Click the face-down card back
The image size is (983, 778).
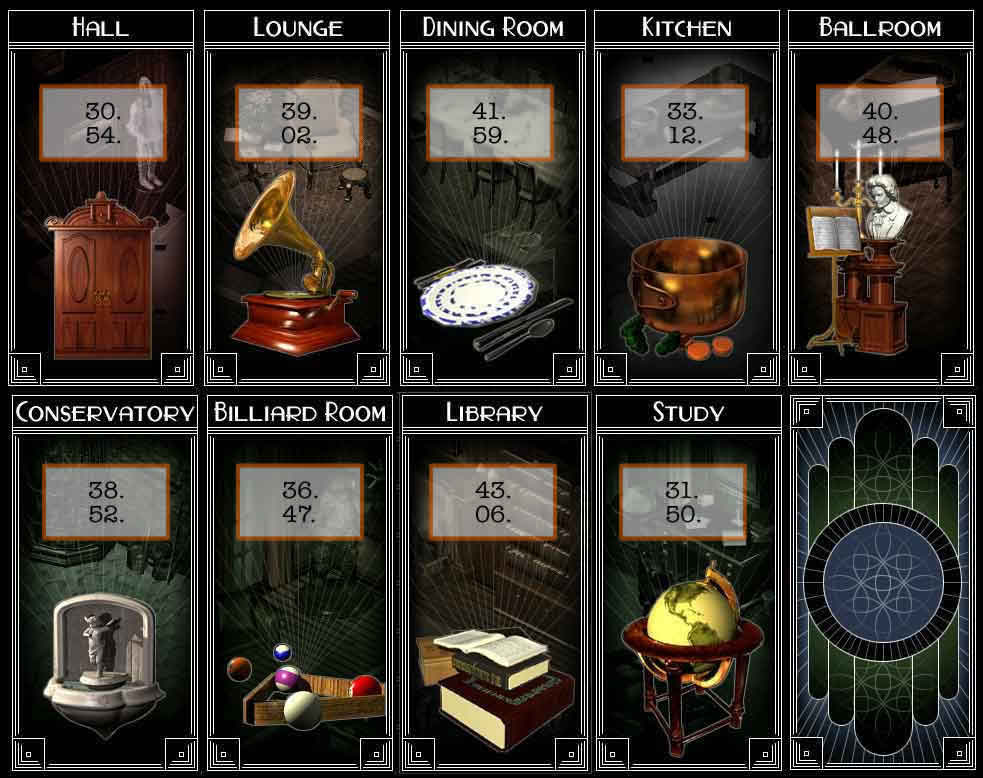pos(882,585)
